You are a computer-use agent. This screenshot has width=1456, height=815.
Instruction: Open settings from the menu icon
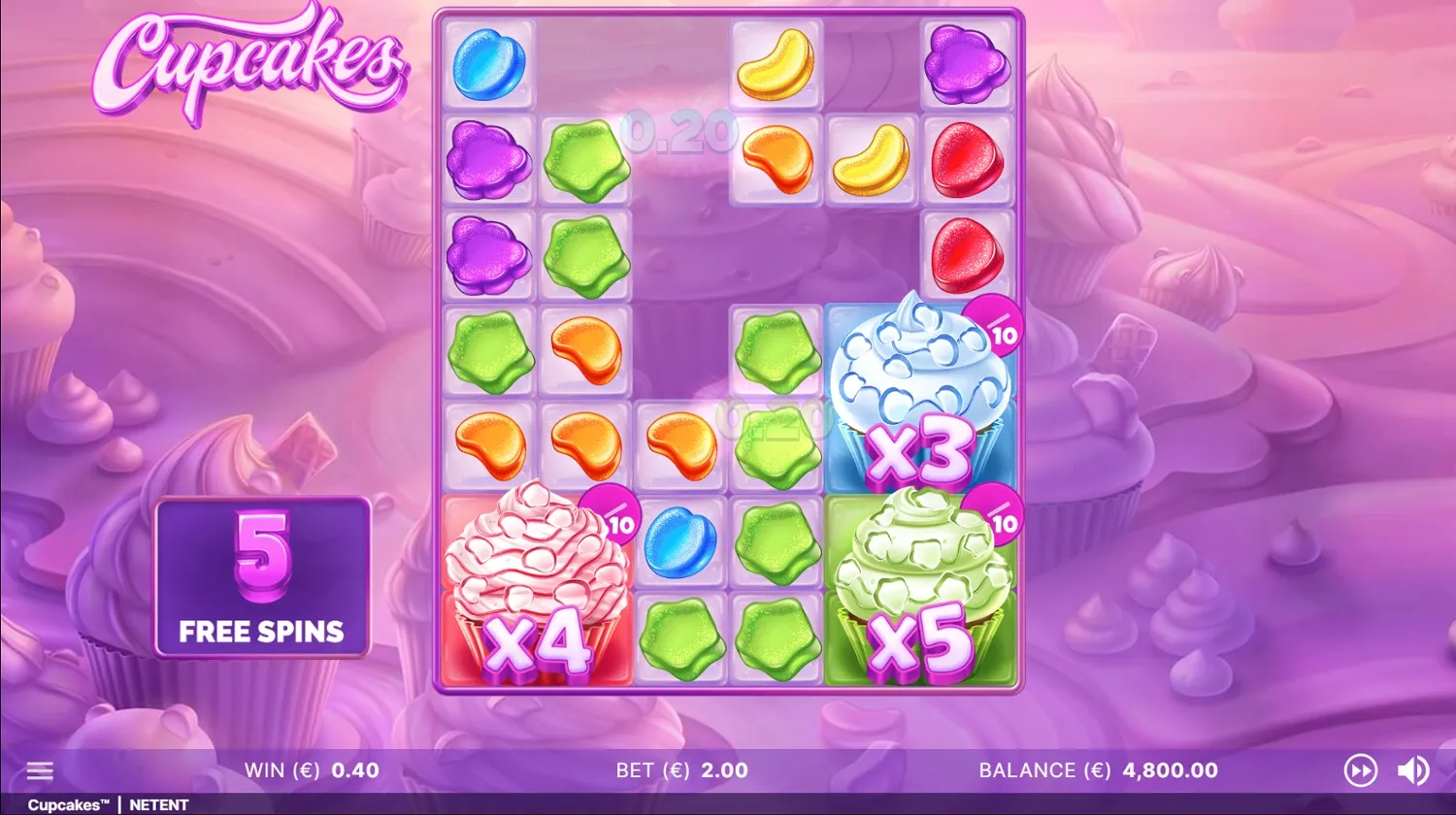(40, 769)
